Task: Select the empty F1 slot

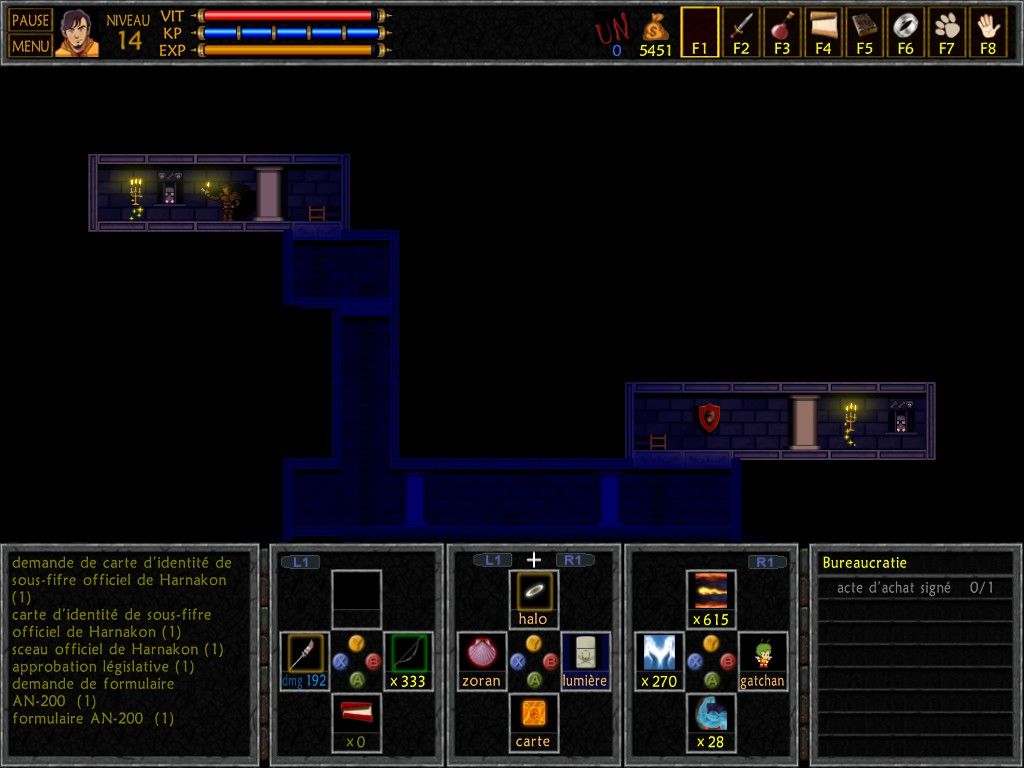Action: coord(700,32)
